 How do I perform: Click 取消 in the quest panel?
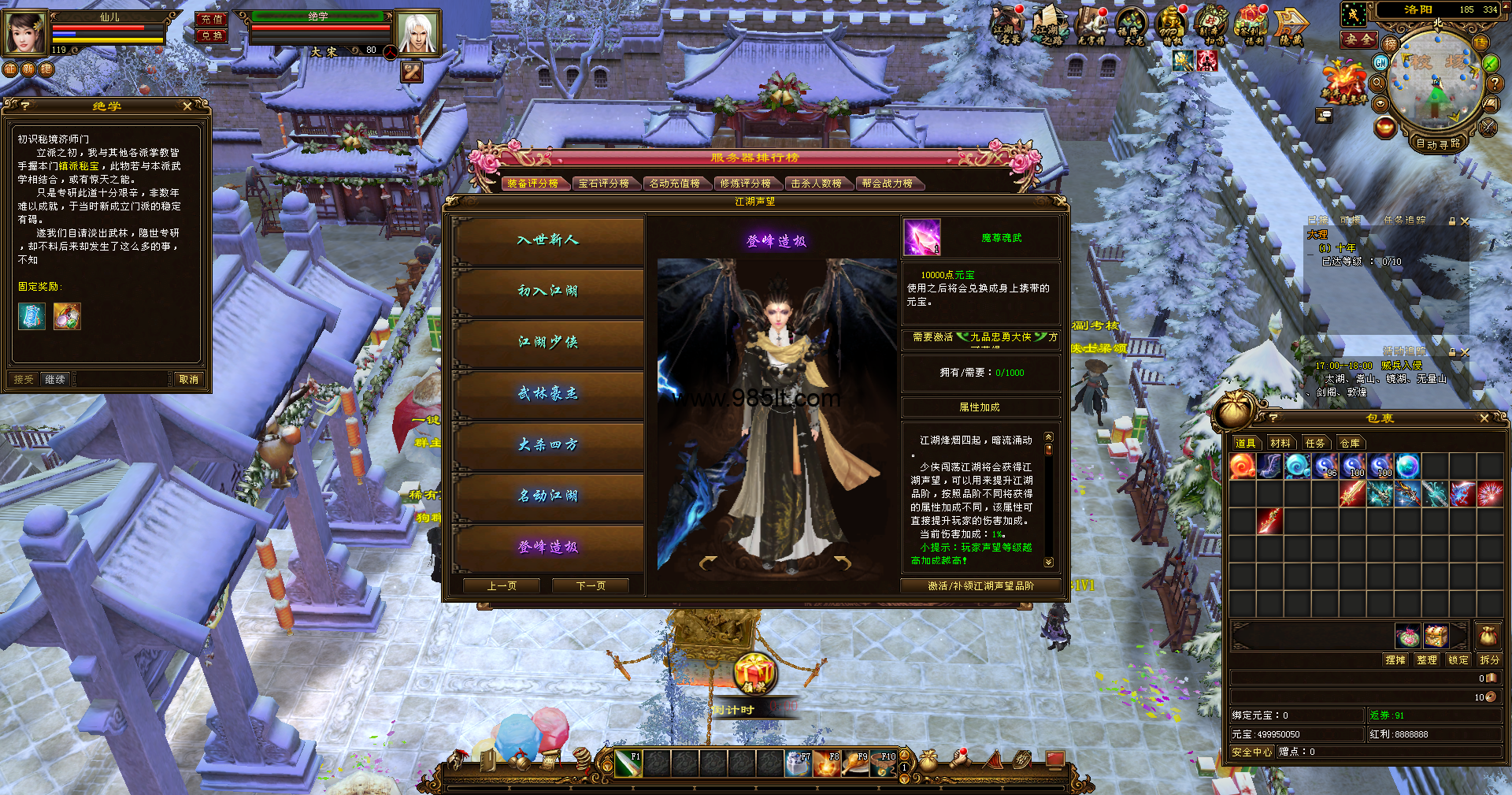point(189,379)
